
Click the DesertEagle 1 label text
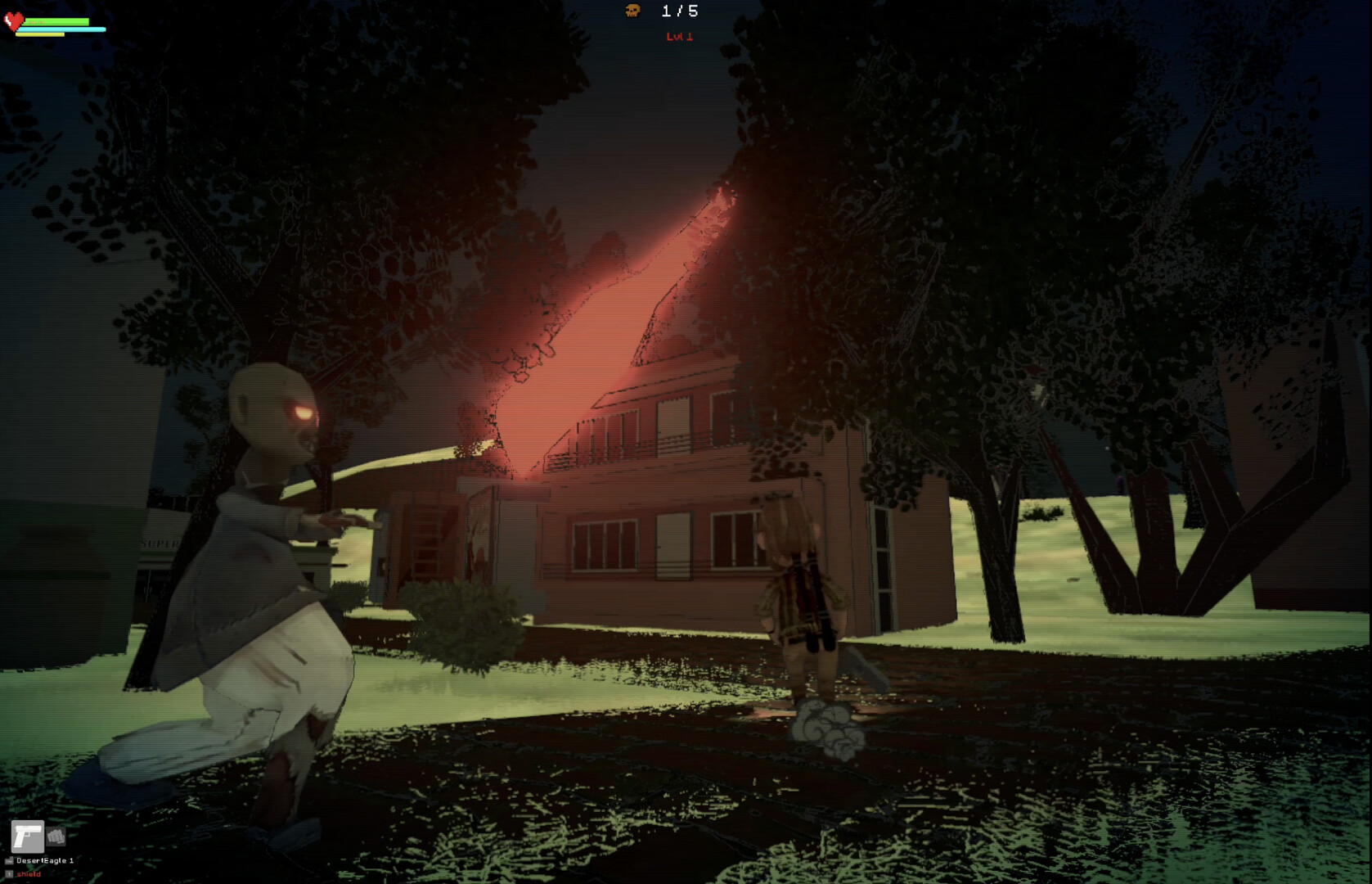pos(45,860)
